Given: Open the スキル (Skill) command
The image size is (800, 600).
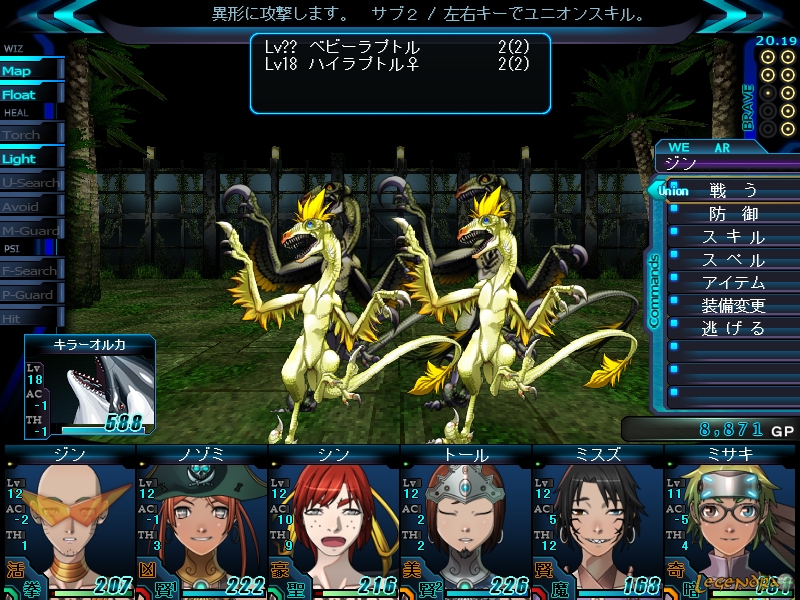Looking at the screenshot, I should [734, 237].
